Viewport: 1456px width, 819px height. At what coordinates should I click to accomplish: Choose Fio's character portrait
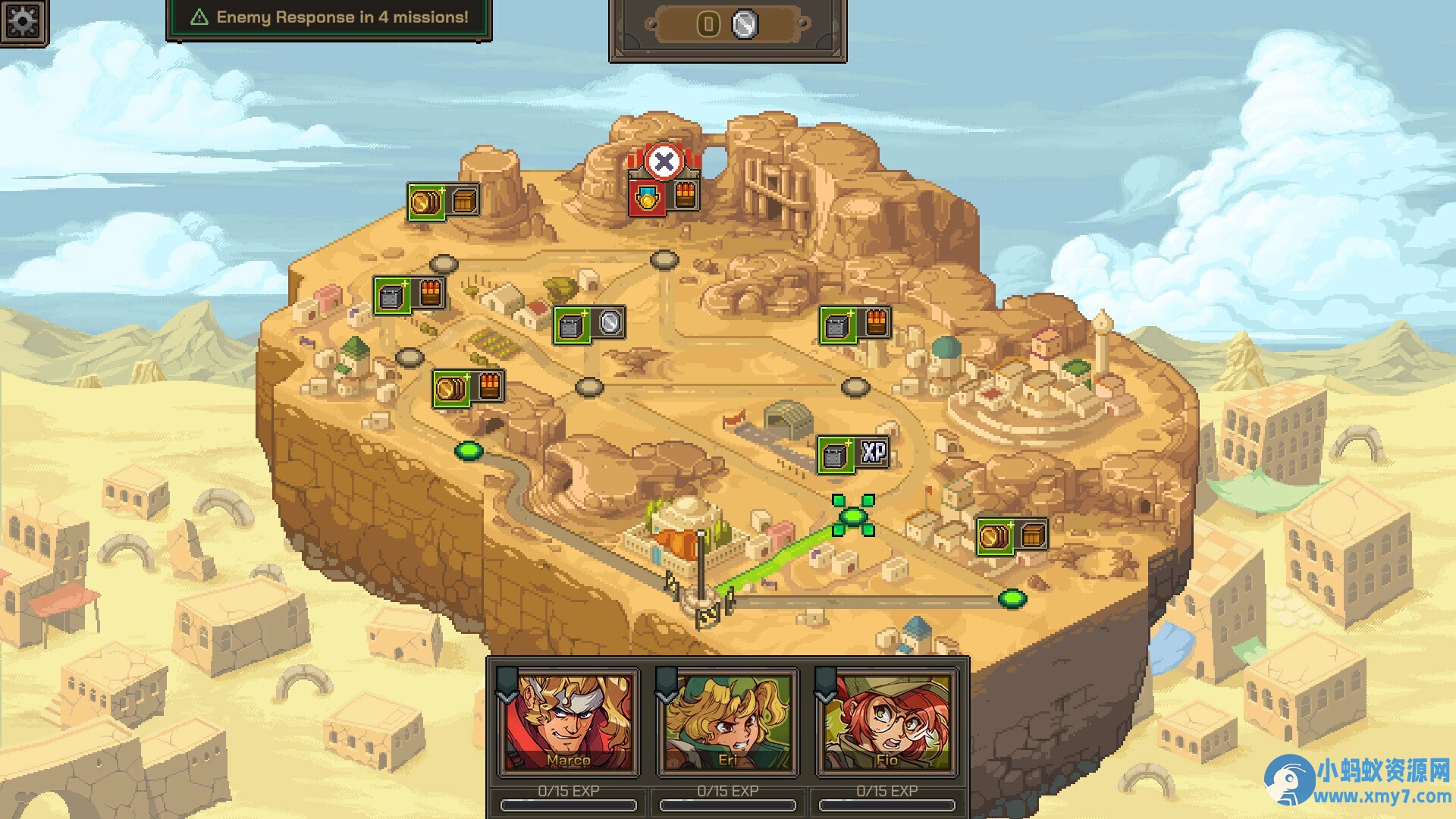pos(886,722)
